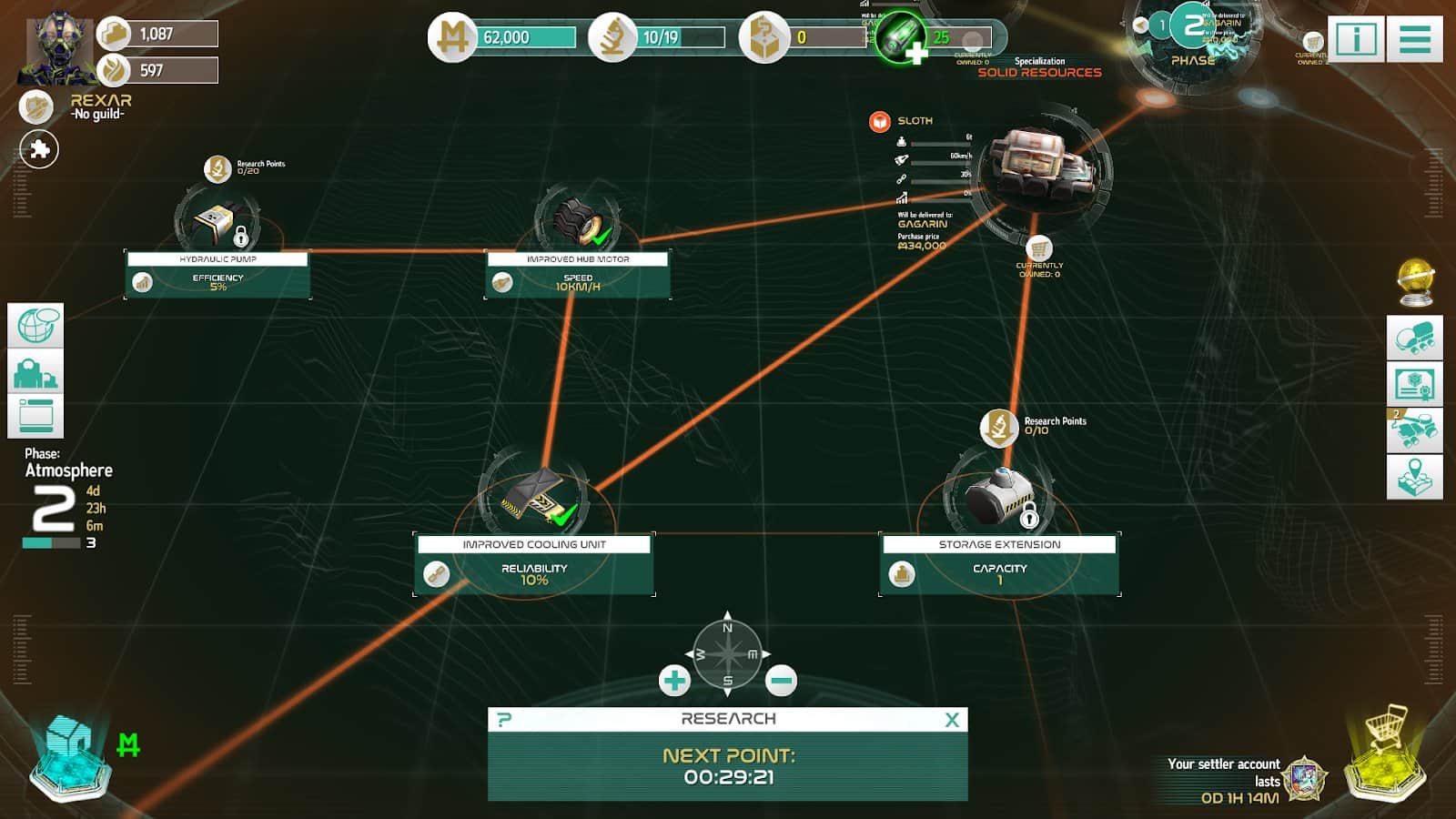
Task: Open the globe map view
Action: click(x=35, y=326)
